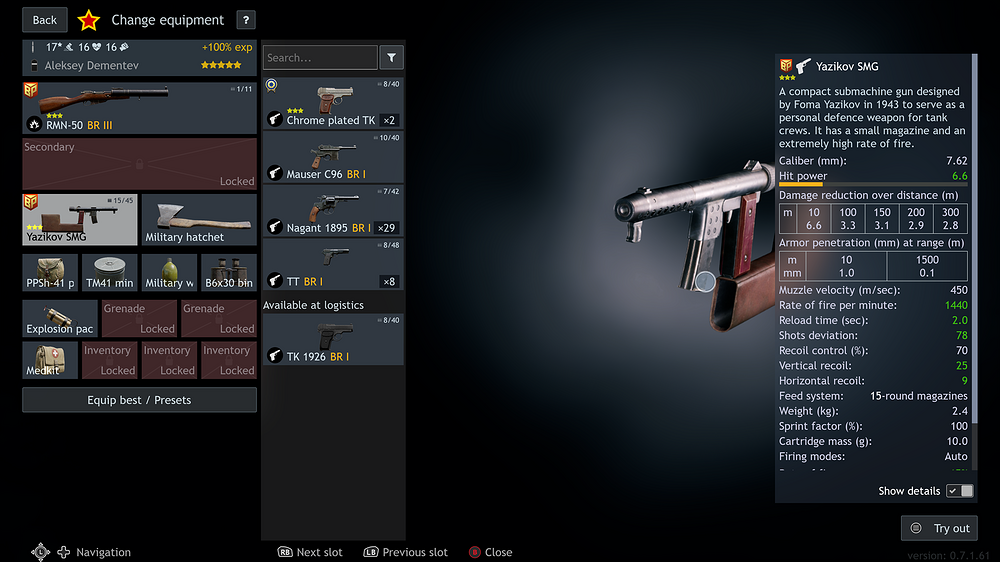Select the RMN-50 primary weapon slot
Screen dimensions: 1000x562
[139, 108]
